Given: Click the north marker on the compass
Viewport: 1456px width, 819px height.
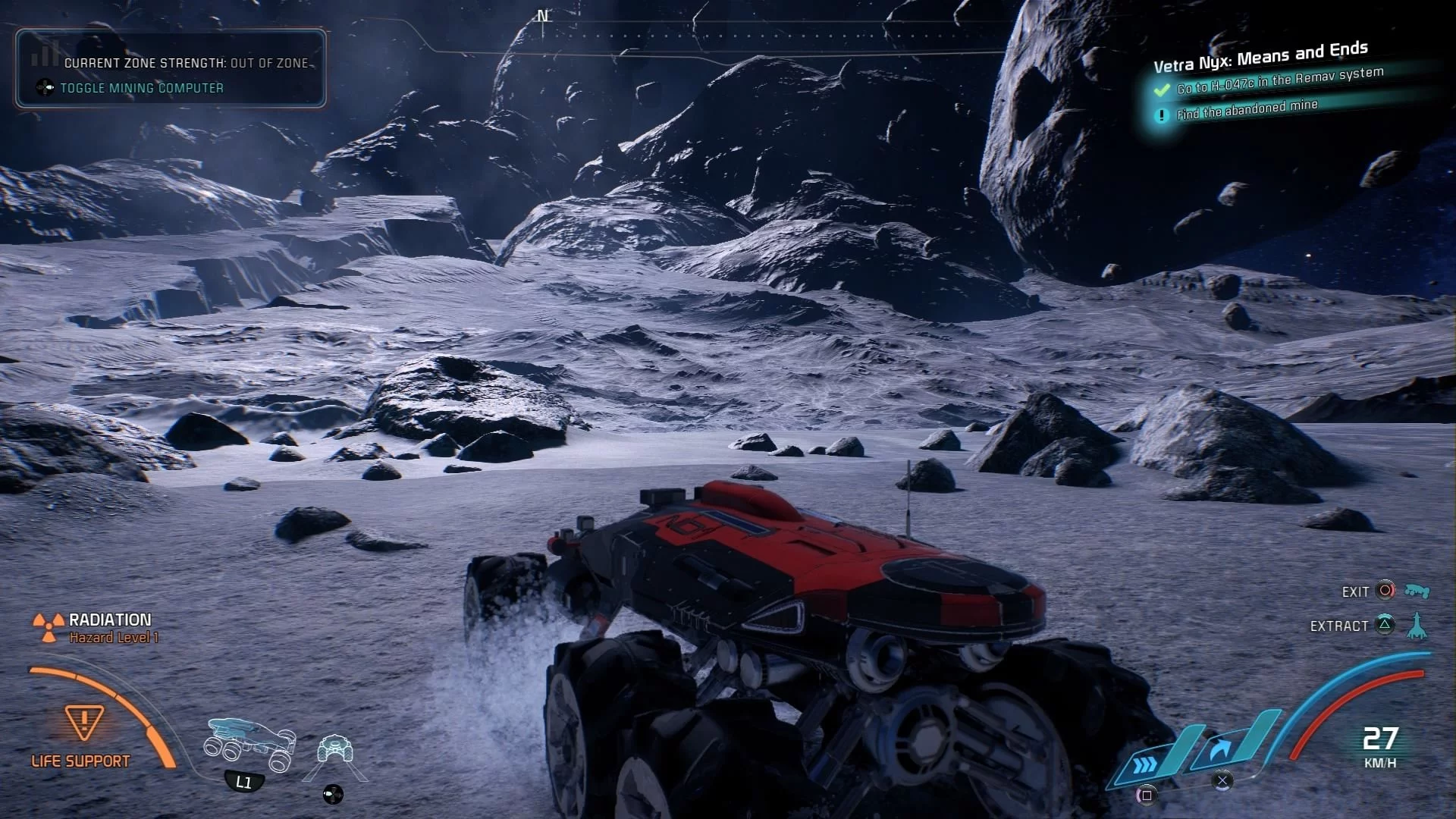Looking at the screenshot, I should click(542, 16).
